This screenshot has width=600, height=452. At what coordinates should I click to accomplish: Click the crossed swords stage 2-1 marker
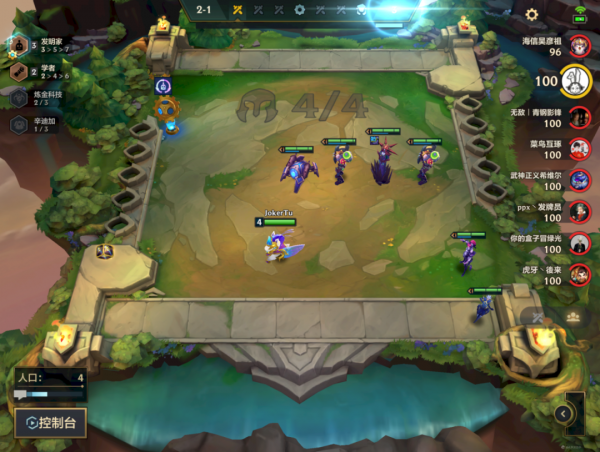[238, 10]
